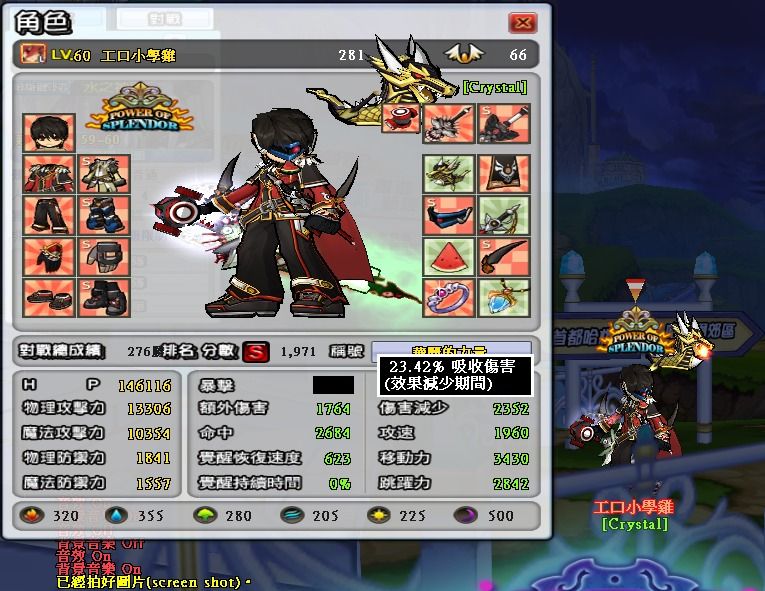Click the red S rank badge
765x591 pixels.
click(257, 352)
